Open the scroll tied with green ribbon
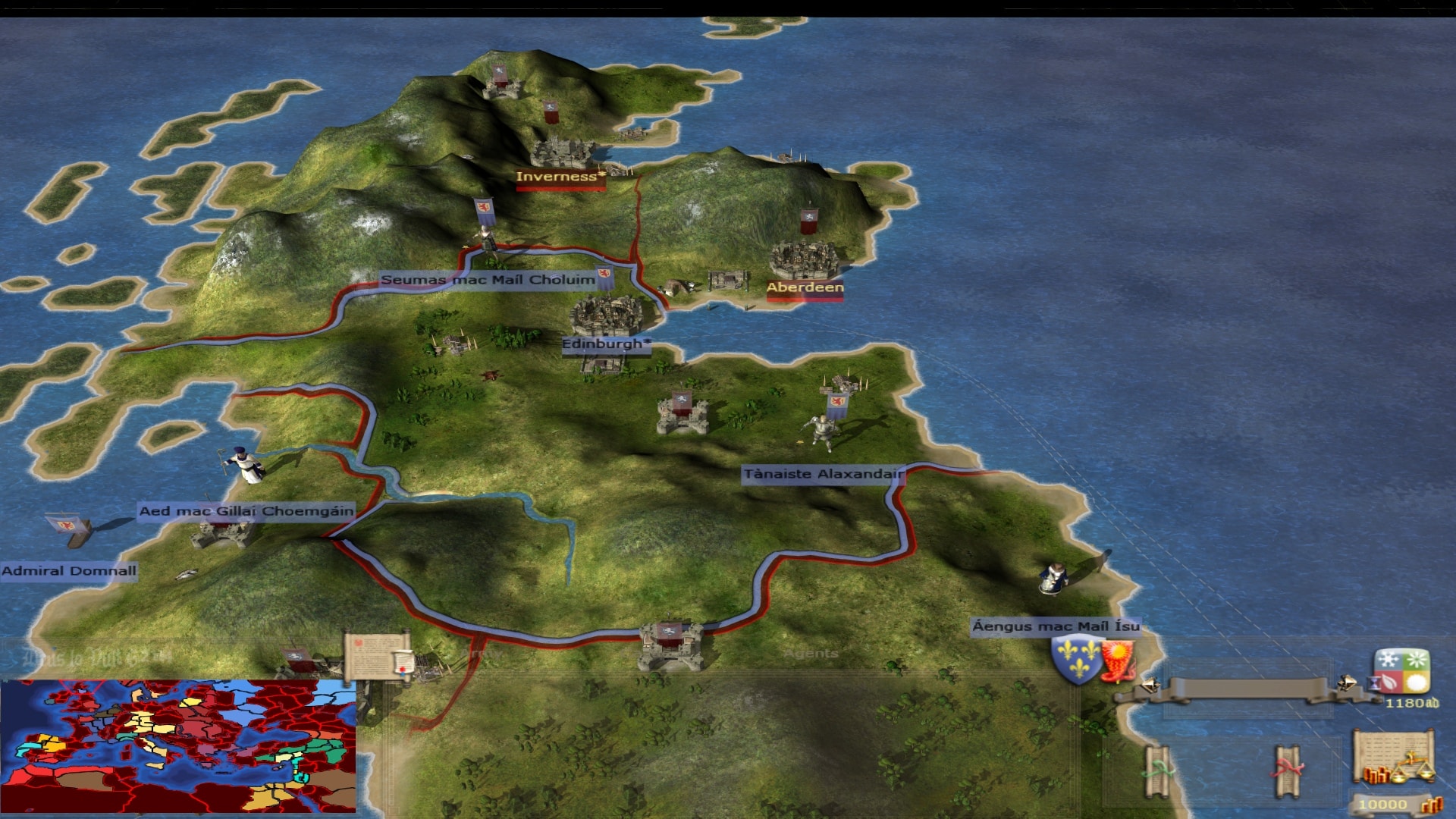 (1158, 771)
